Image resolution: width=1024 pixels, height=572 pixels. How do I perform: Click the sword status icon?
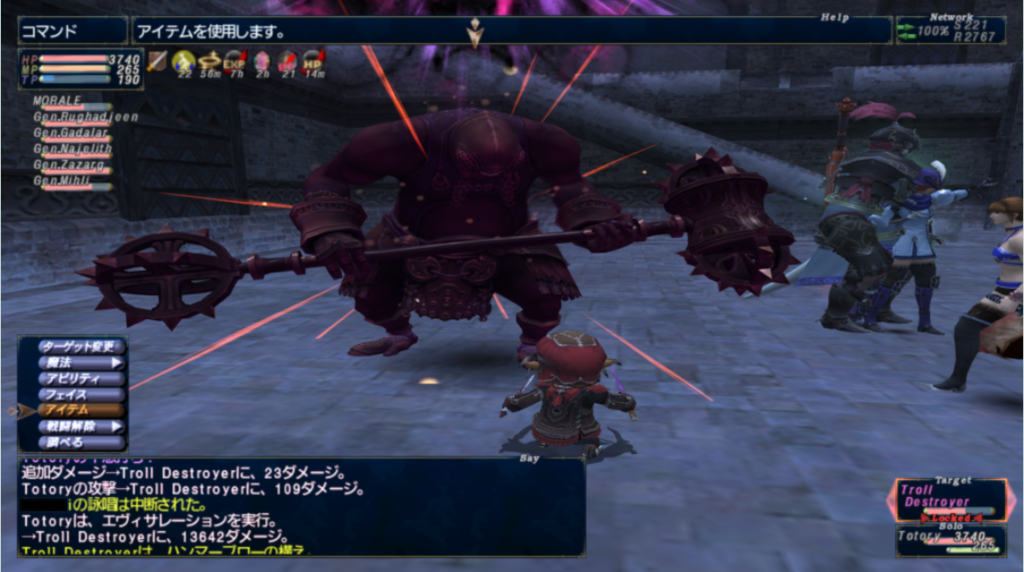[x=158, y=62]
